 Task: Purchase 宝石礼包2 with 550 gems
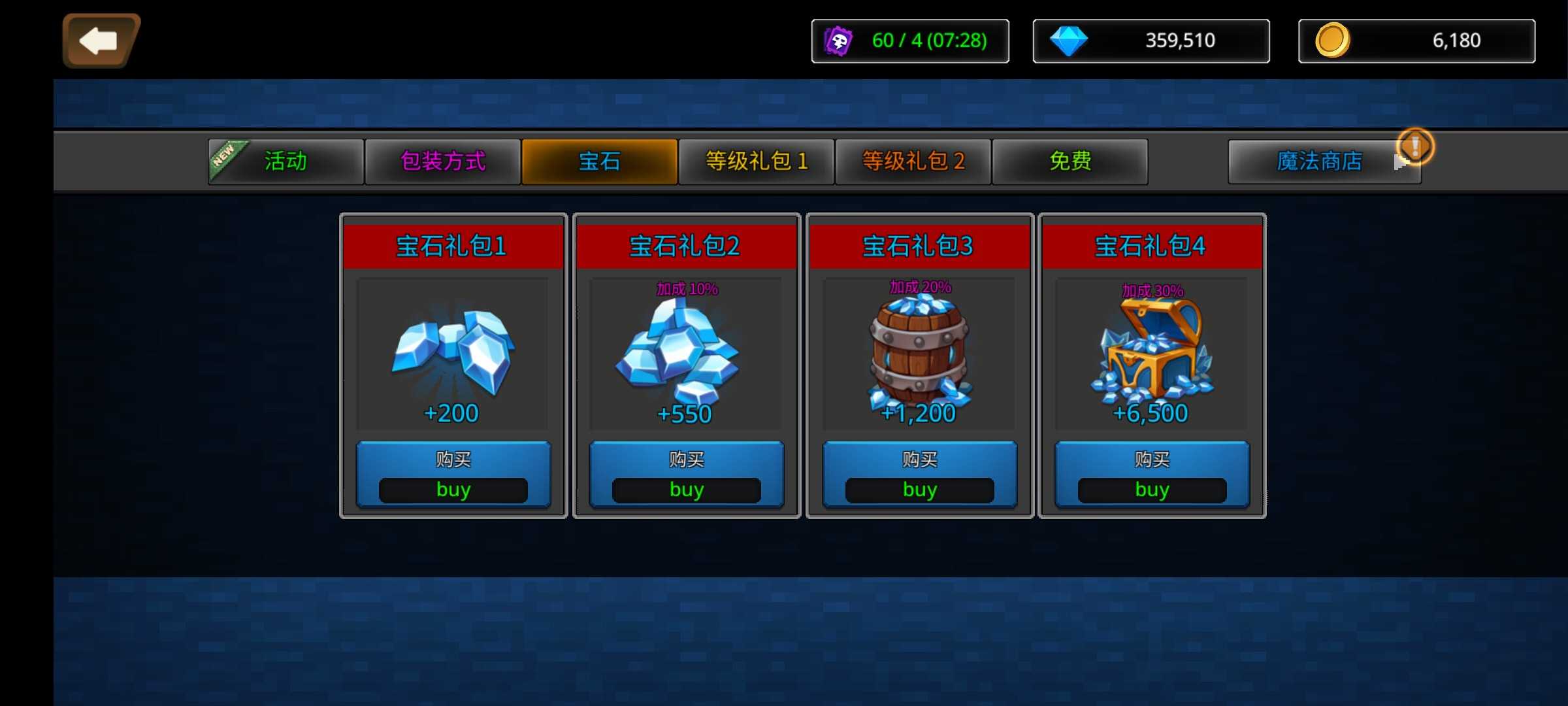(x=686, y=475)
